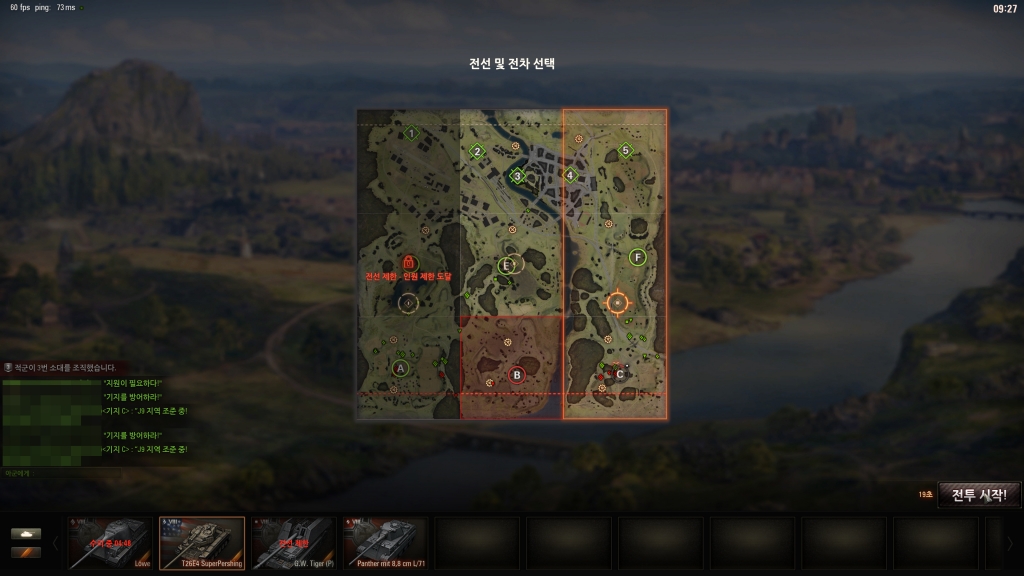Choose base C on the front map
The height and width of the screenshot is (576, 1024).
[x=619, y=373]
